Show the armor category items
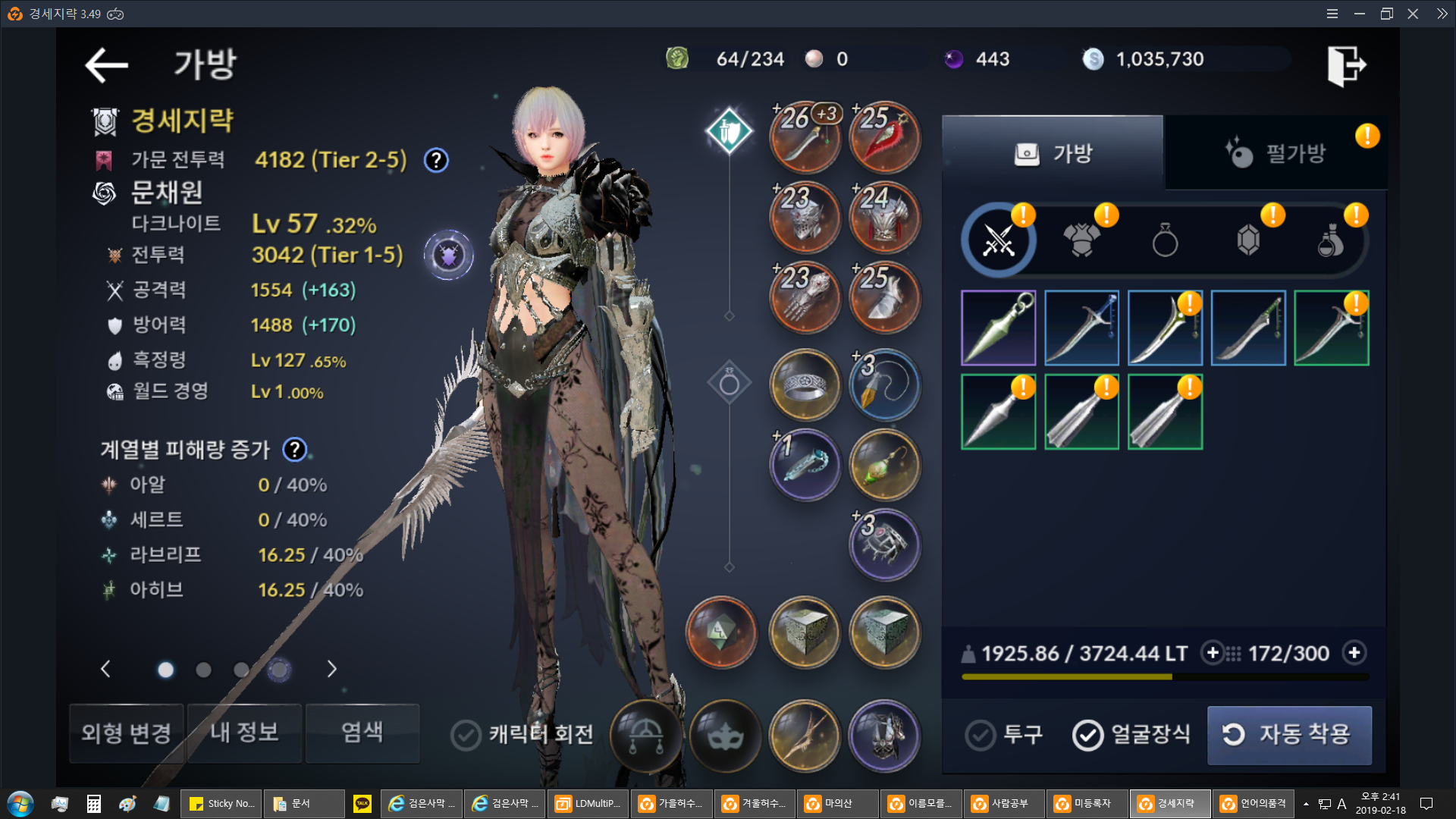The width and height of the screenshot is (1456, 819). [1081, 241]
